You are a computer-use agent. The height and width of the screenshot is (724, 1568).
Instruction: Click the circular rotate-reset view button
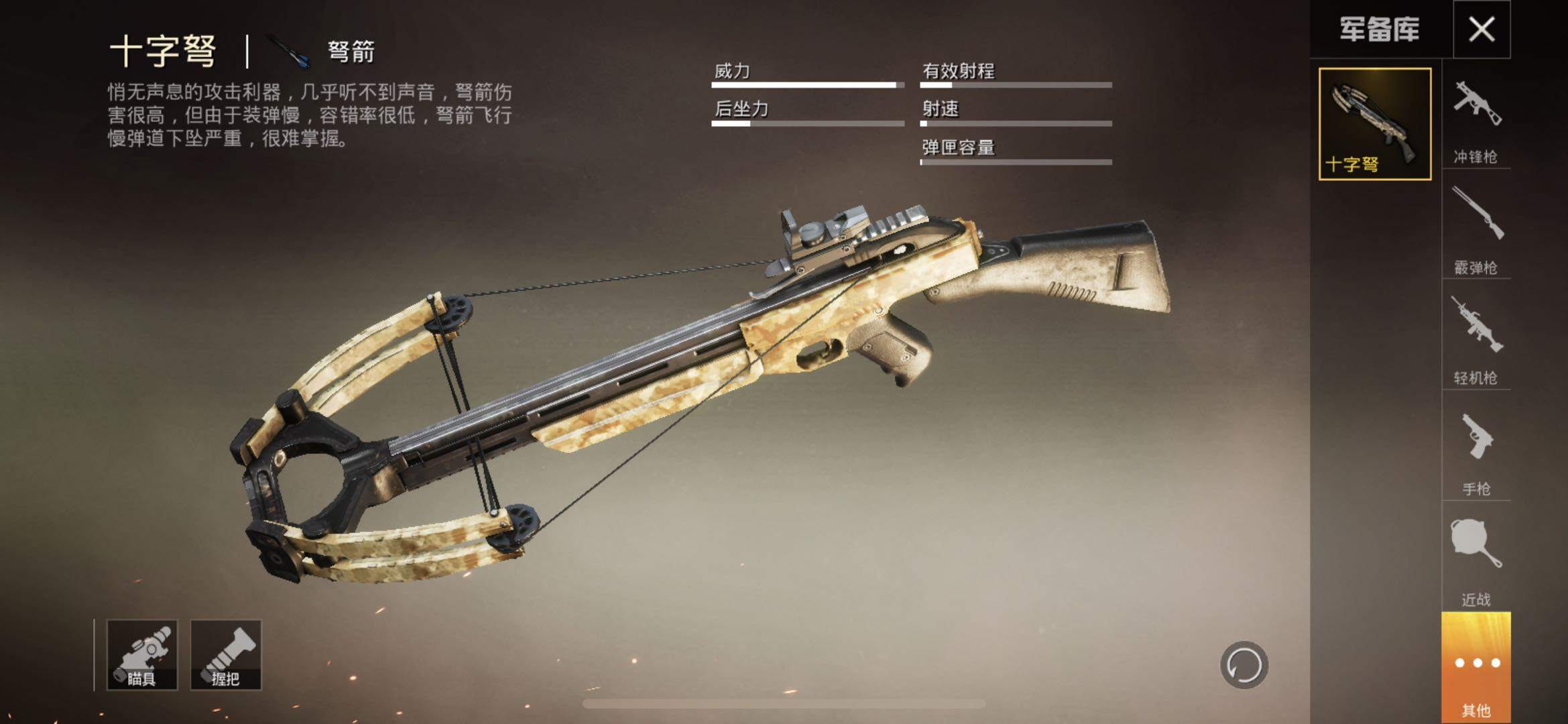point(1244,665)
